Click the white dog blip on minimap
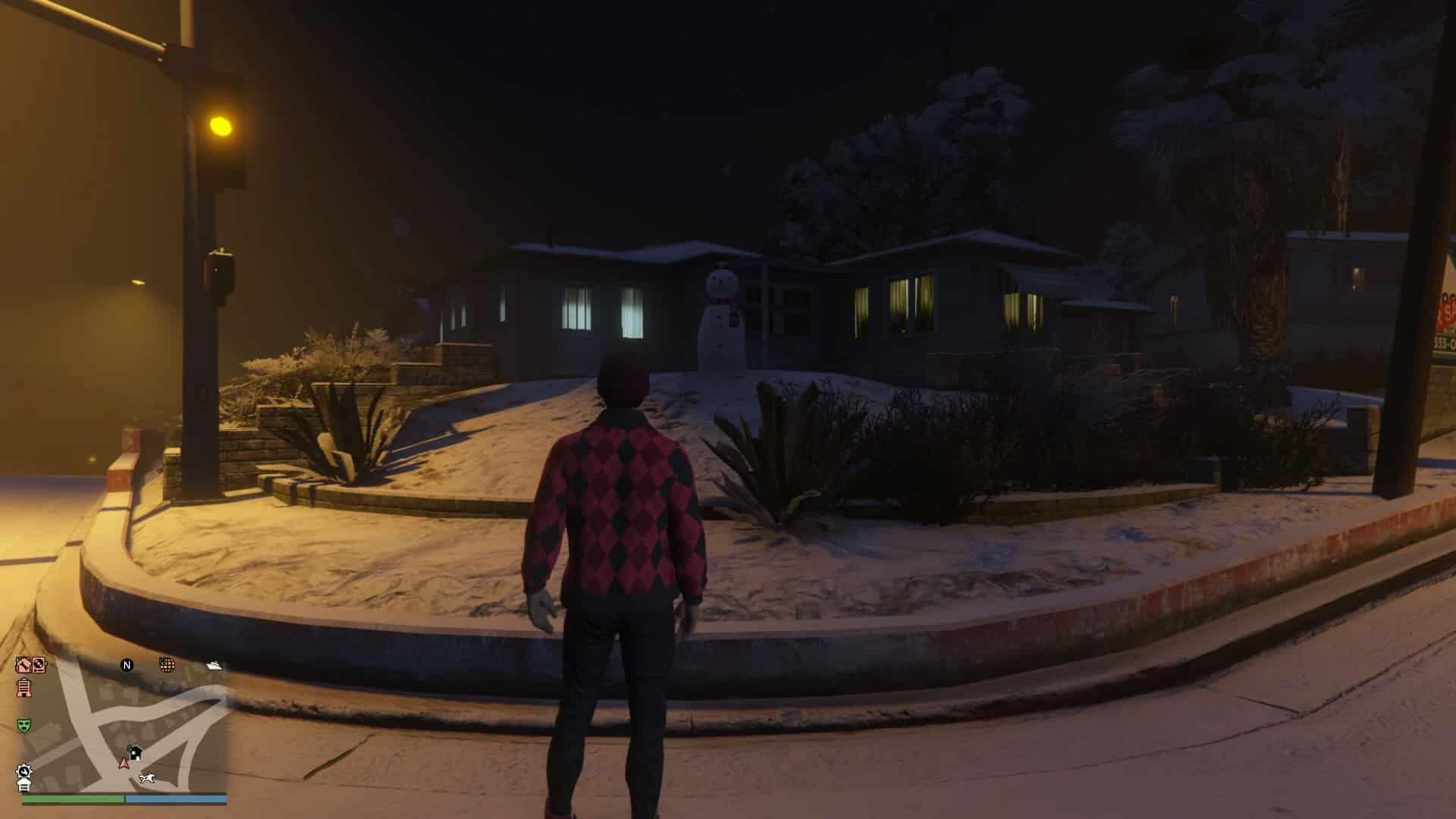Viewport: 1456px width, 819px height. (x=147, y=778)
